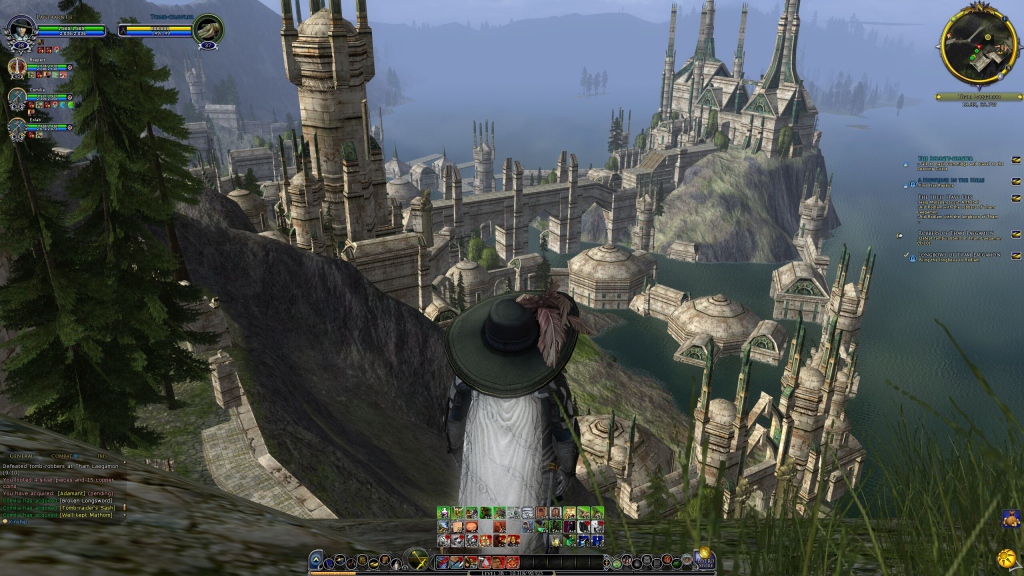Click the topmost quest tracker action icon
The image size is (1024, 576).
tap(1016, 159)
